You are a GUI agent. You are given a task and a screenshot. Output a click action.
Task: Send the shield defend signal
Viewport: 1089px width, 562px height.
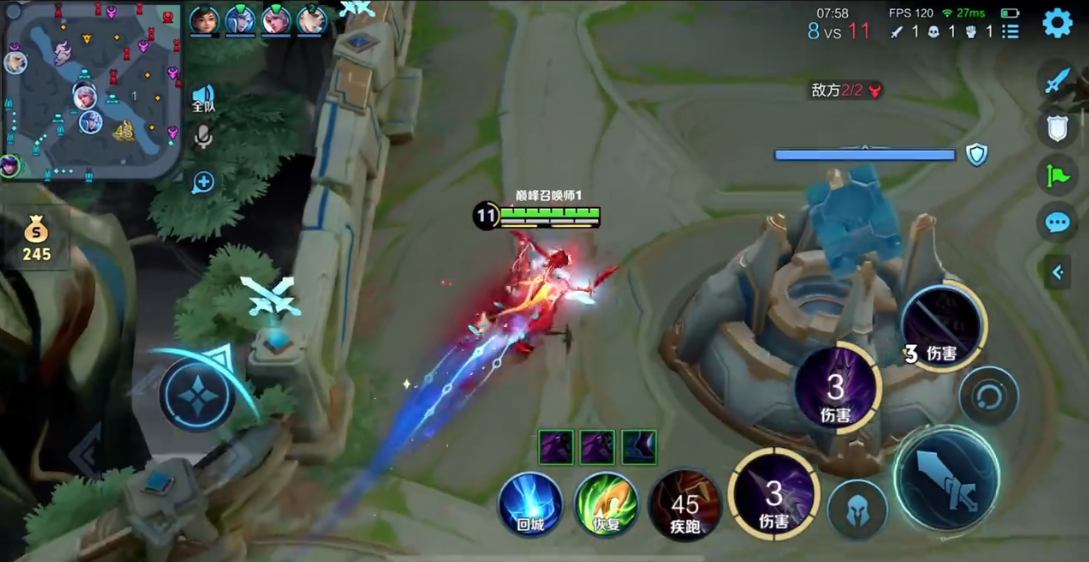[1058, 127]
